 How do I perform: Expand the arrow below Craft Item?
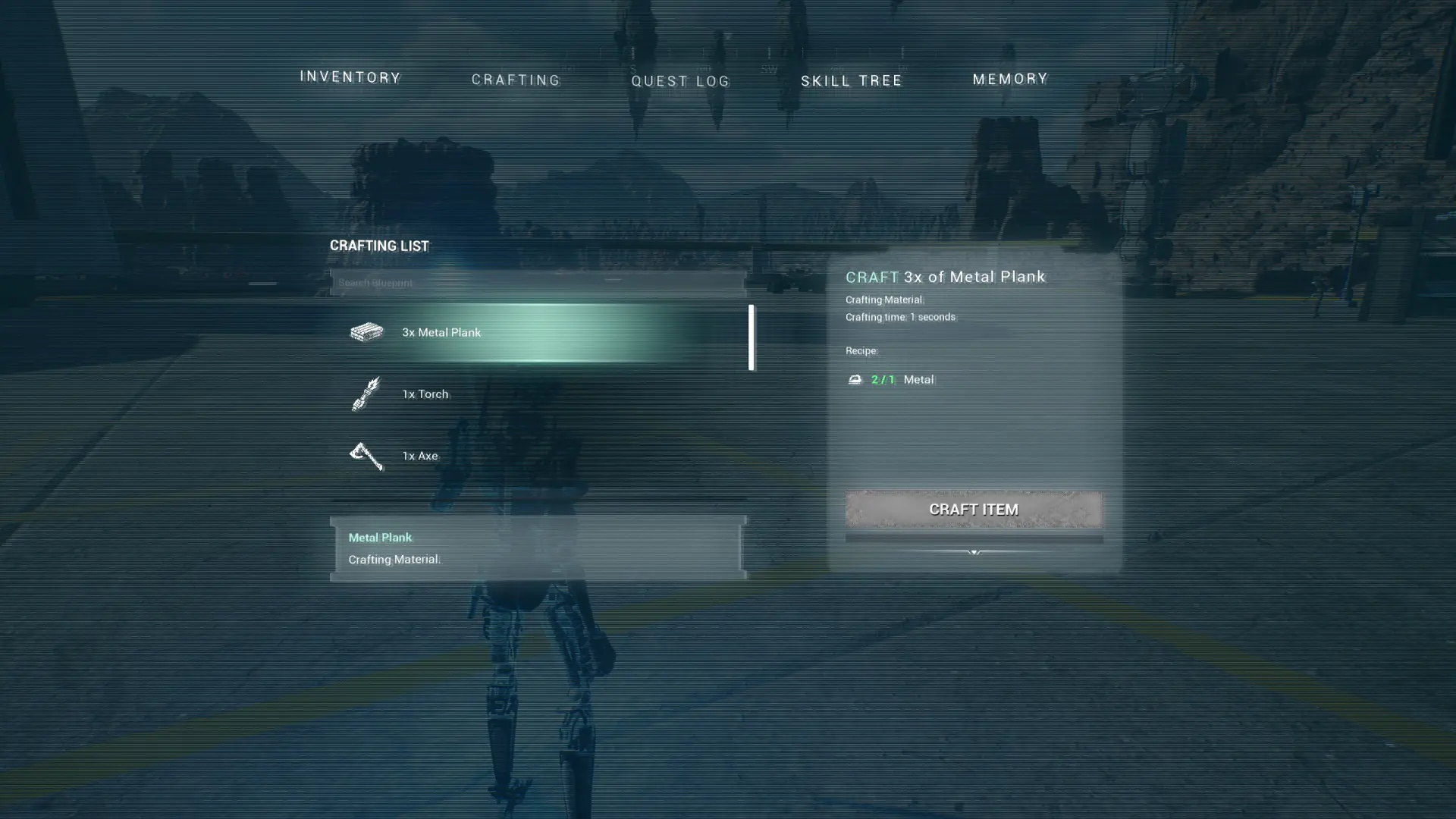click(x=974, y=552)
